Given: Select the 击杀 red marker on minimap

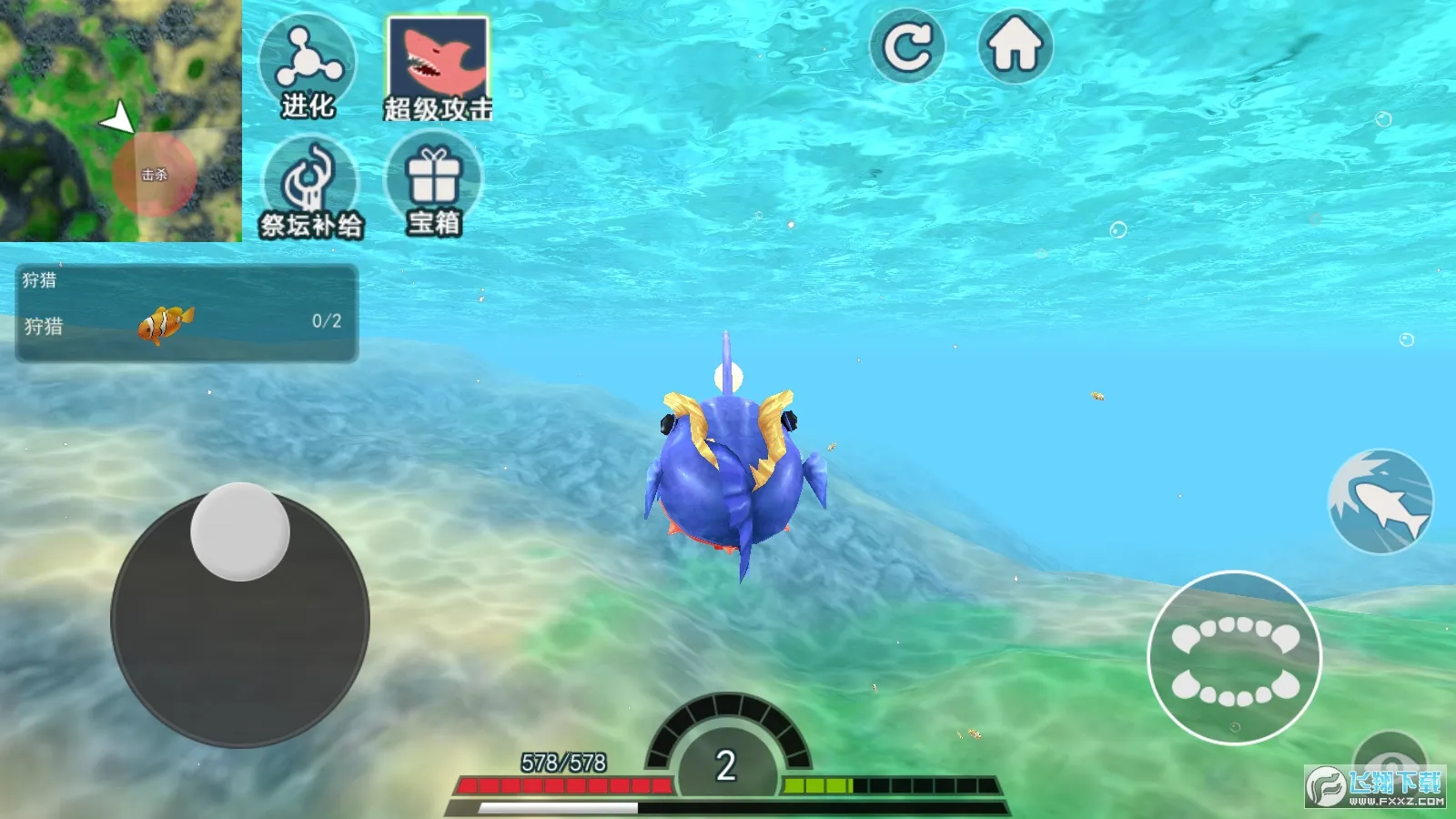Looking at the screenshot, I should [x=154, y=174].
